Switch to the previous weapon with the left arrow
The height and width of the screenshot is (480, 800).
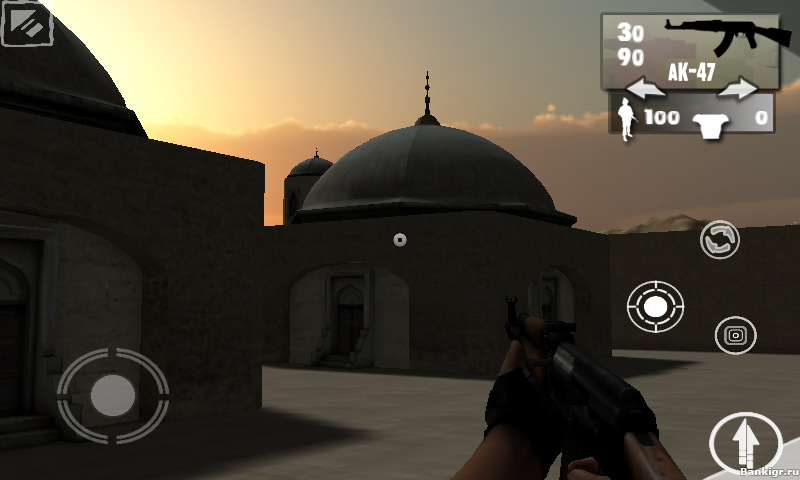point(647,90)
